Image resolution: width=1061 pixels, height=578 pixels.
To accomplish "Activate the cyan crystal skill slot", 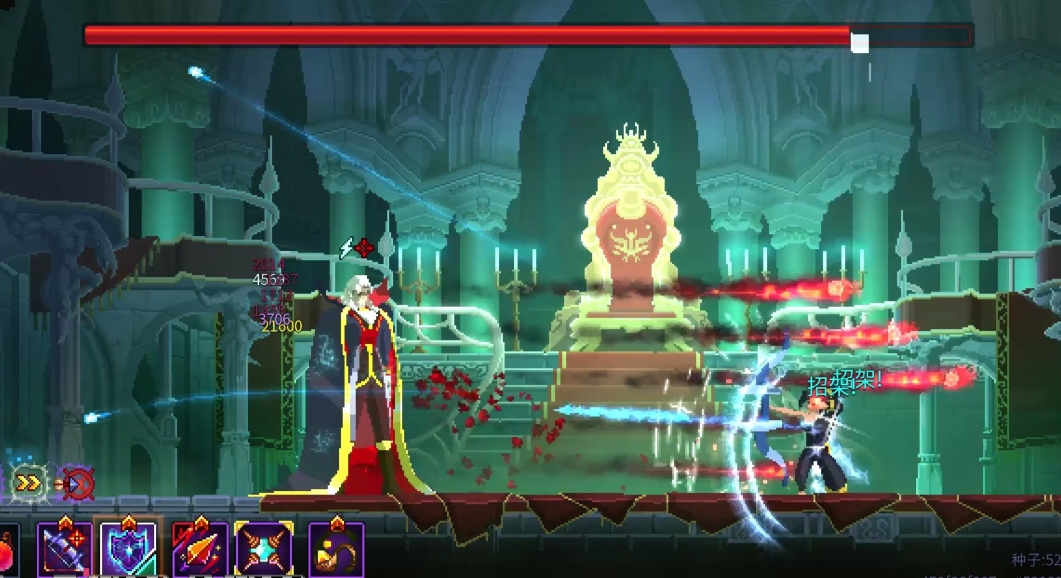I will pyautogui.click(x=264, y=549).
